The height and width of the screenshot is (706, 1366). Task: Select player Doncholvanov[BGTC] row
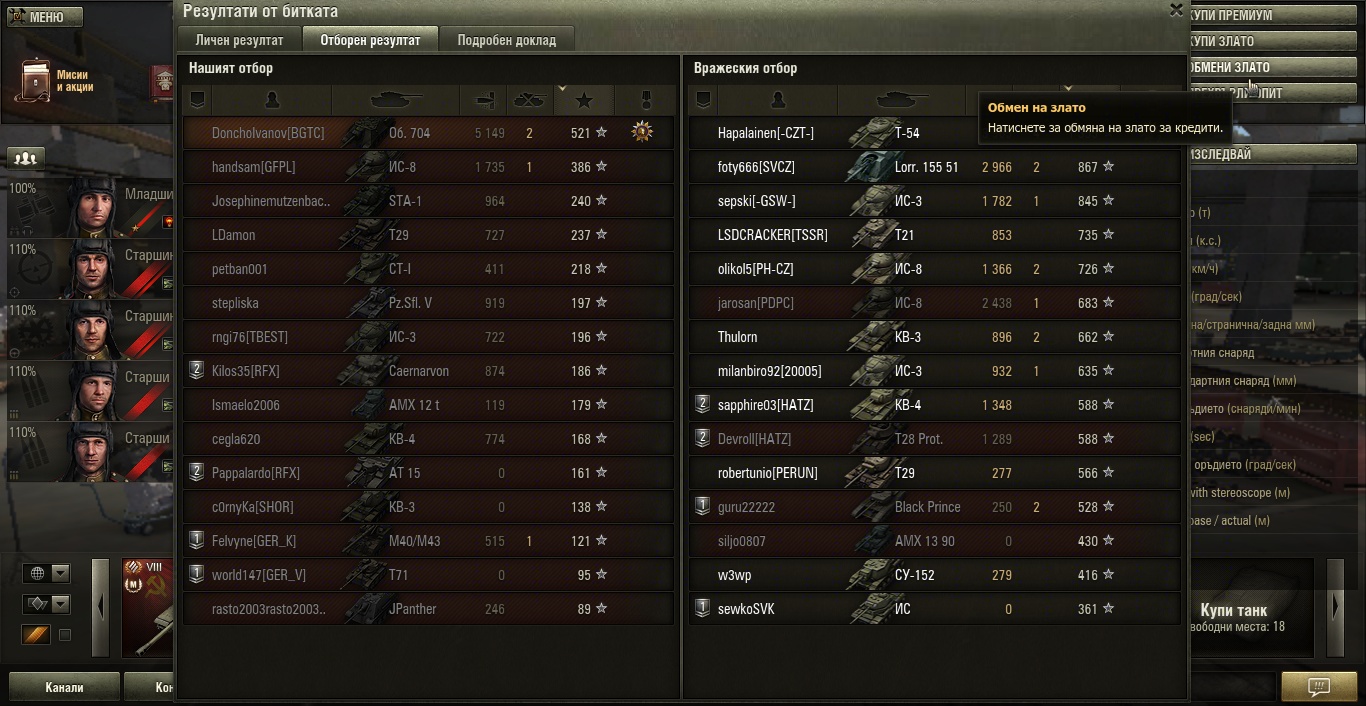tap(268, 133)
